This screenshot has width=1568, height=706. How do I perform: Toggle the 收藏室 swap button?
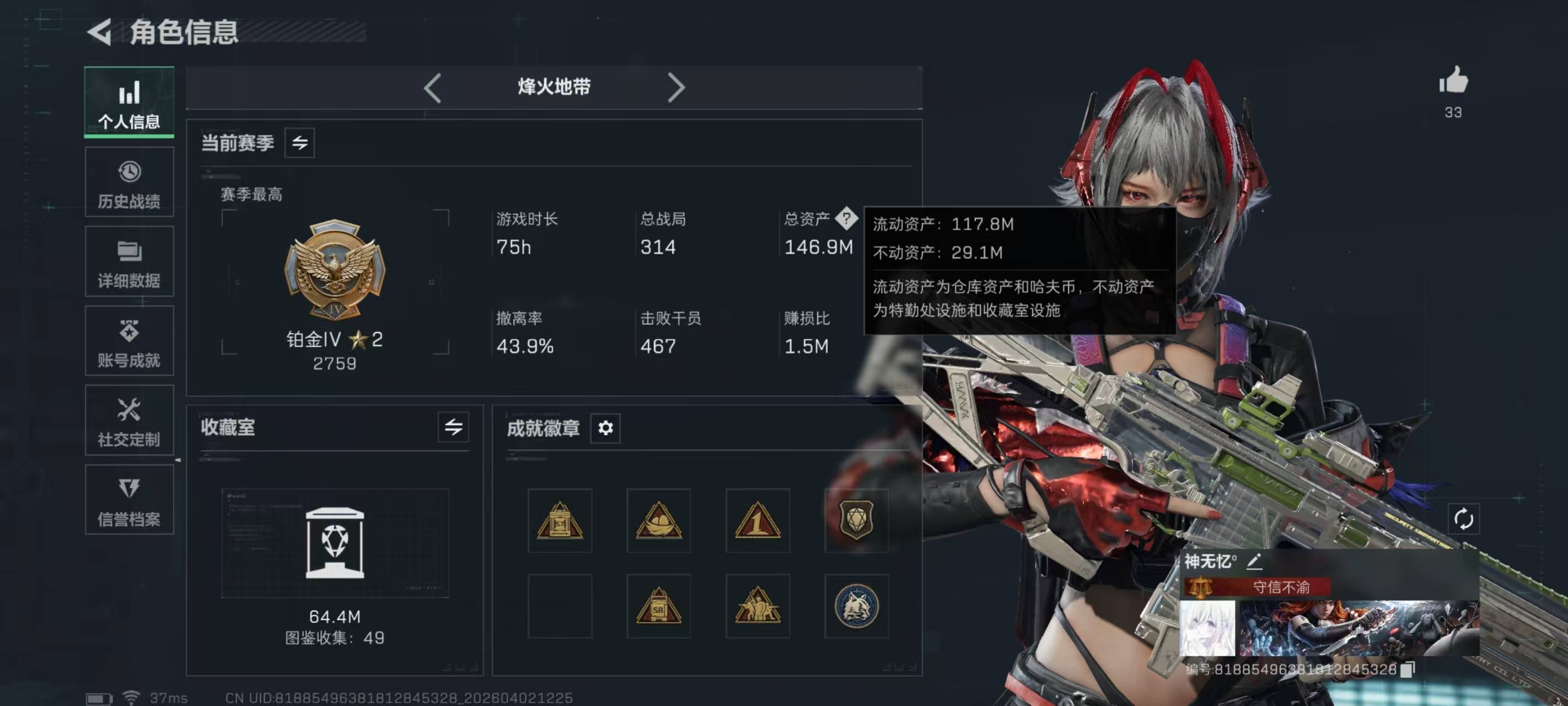click(453, 427)
